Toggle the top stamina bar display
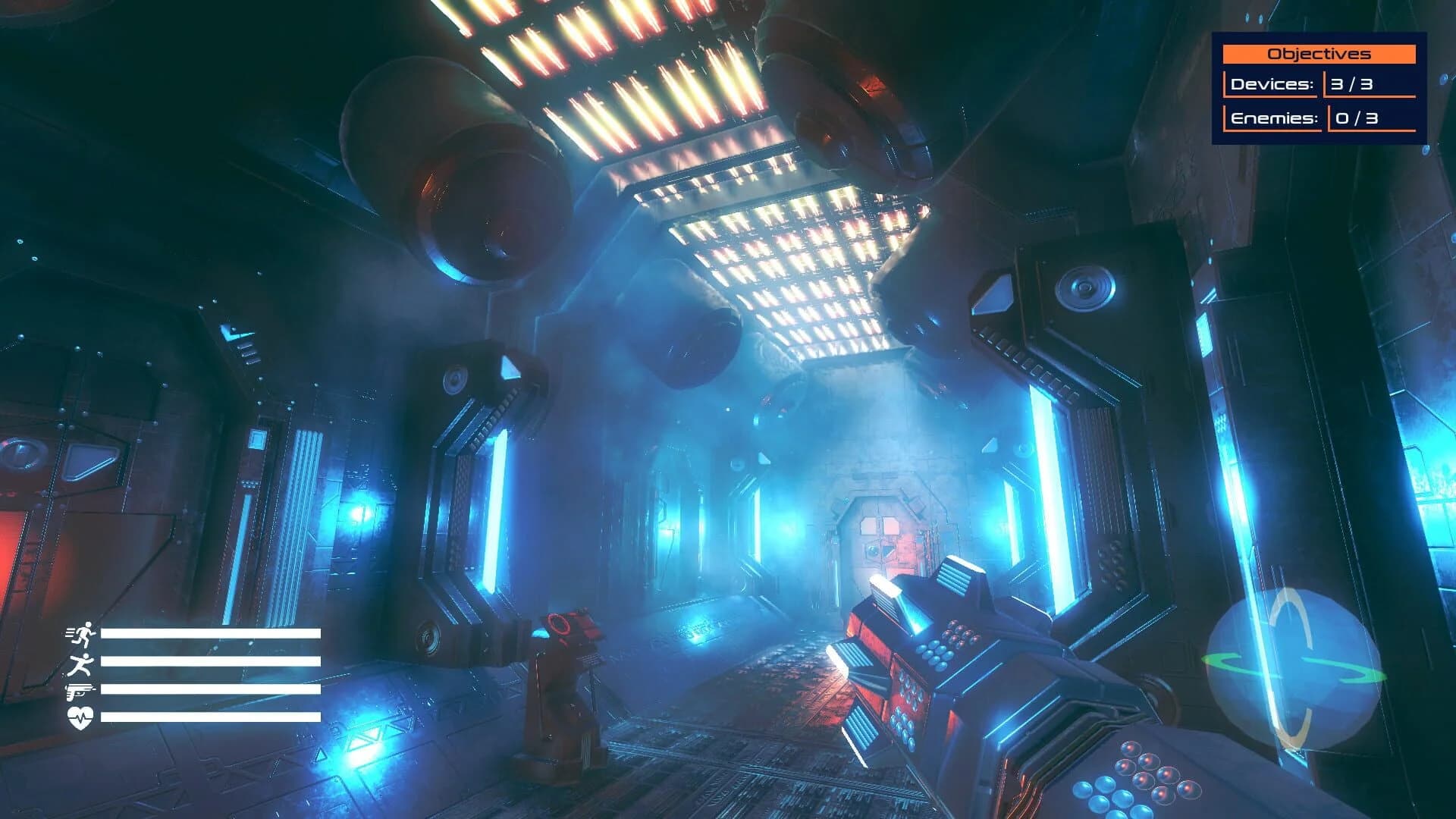 [x=211, y=635]
